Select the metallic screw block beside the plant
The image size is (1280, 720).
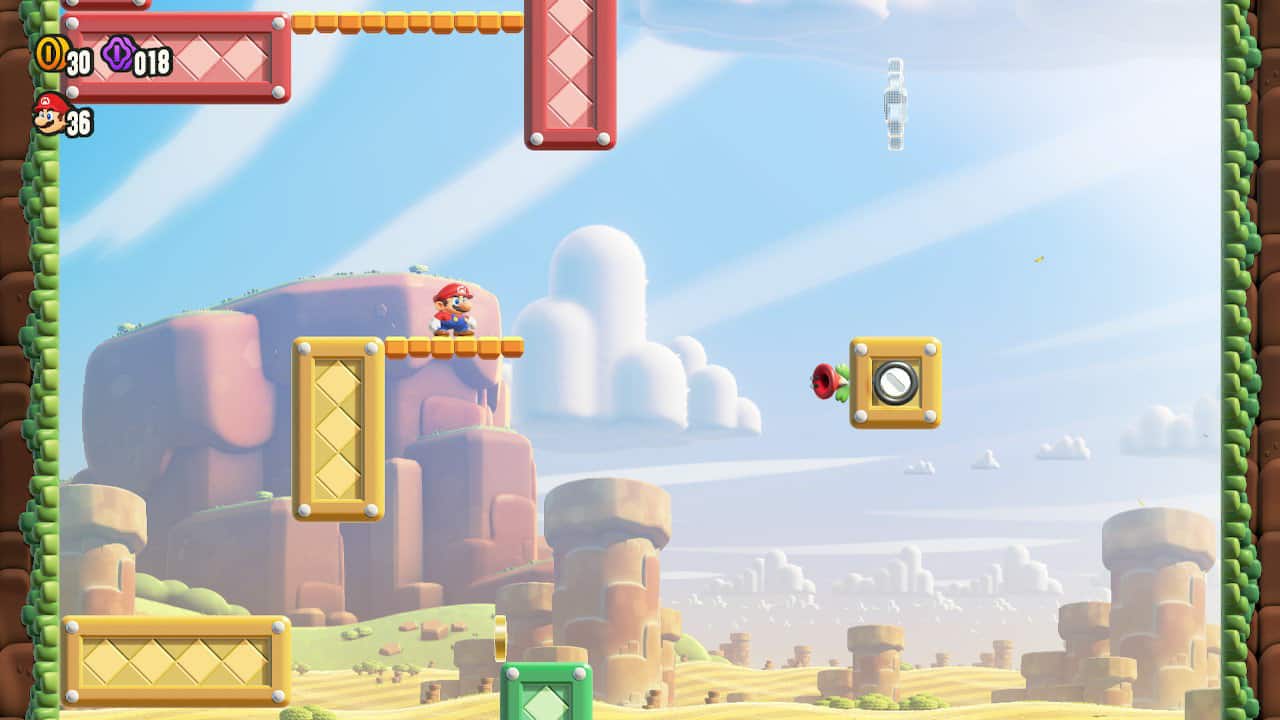[896, 384]
